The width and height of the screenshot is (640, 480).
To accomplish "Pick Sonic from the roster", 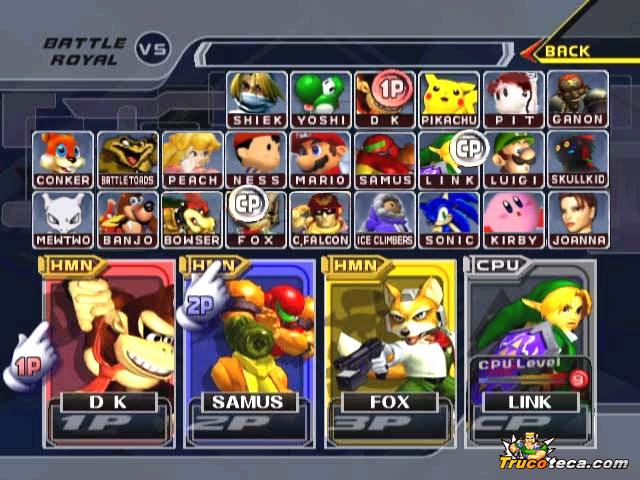I will click(x=448, y=218).
